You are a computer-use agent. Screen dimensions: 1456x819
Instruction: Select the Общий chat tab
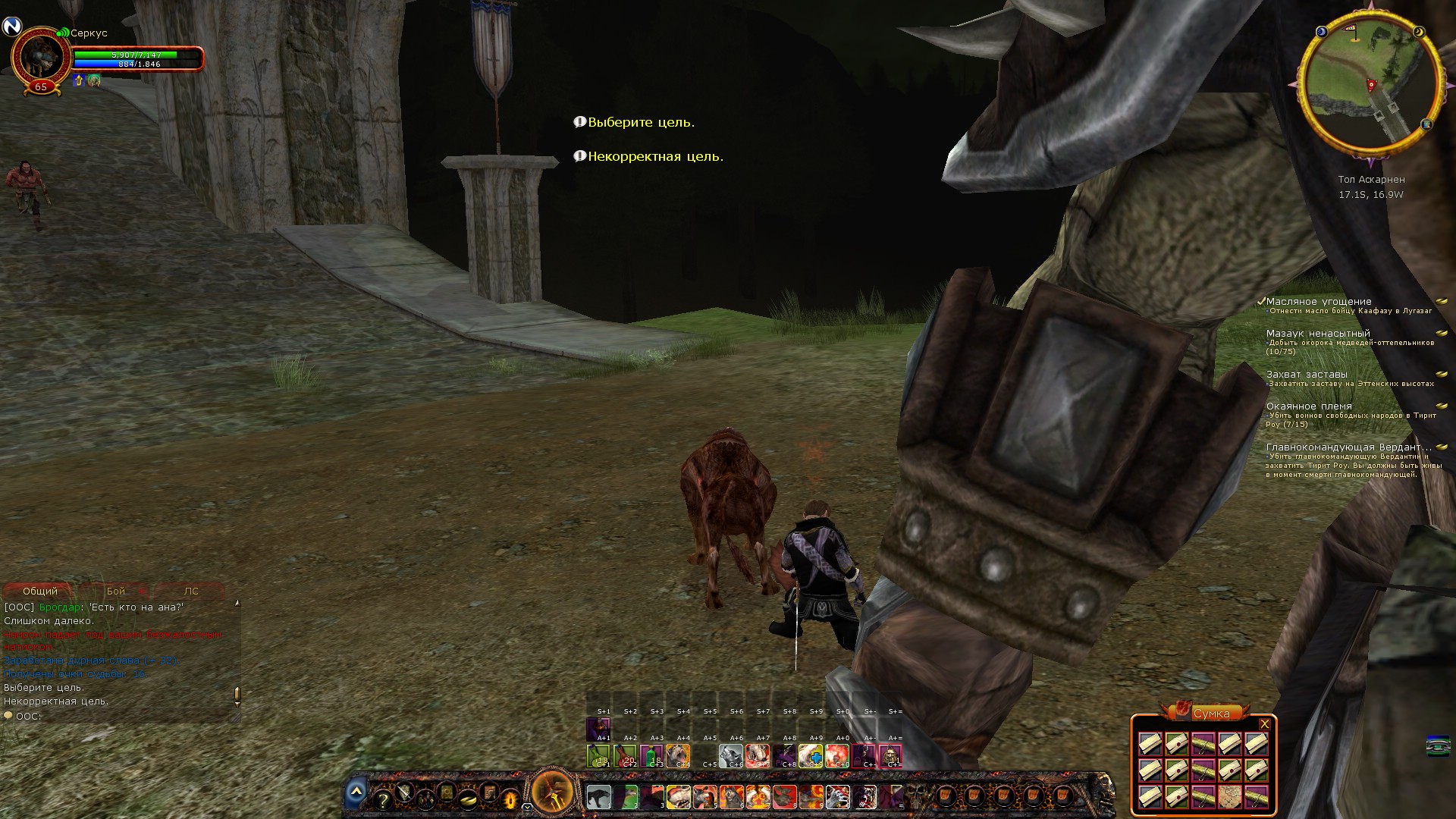coord(40,591)
